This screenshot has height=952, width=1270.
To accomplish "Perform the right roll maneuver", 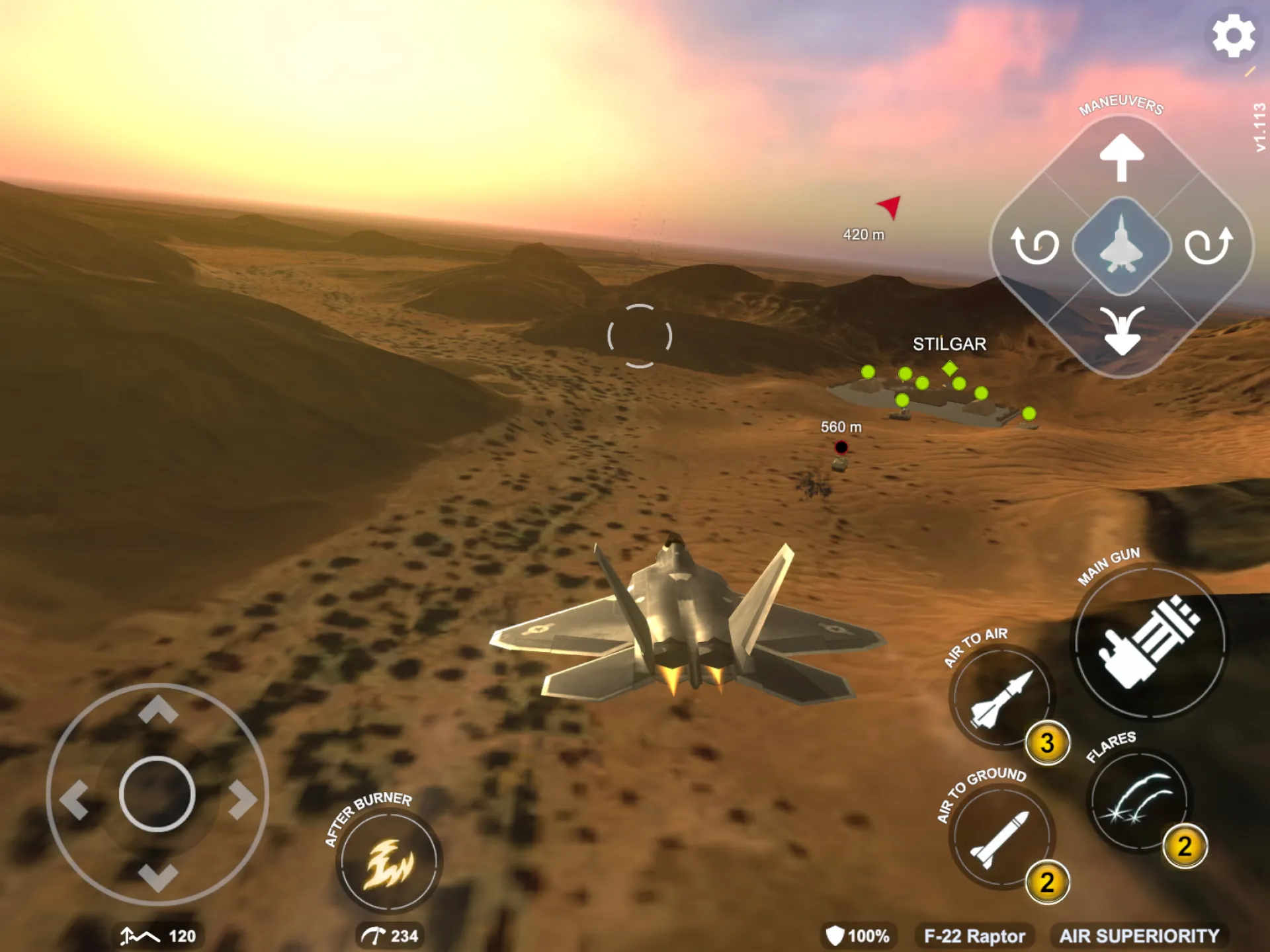I will click(1208, 246).
